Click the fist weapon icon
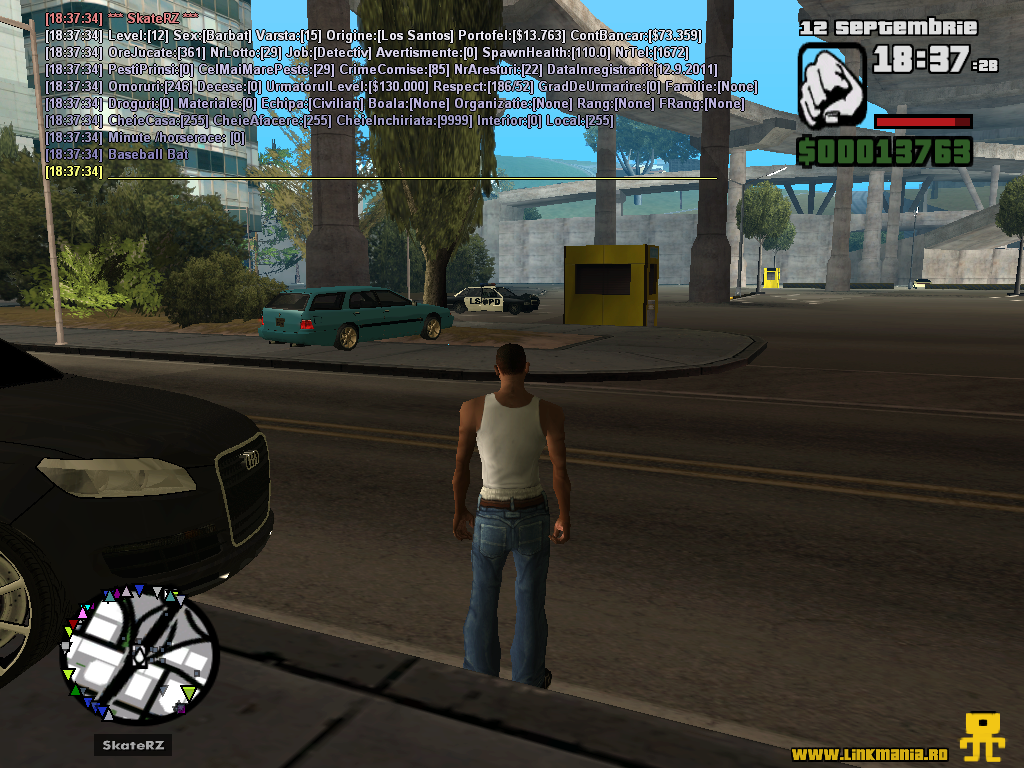 (831, 84)
